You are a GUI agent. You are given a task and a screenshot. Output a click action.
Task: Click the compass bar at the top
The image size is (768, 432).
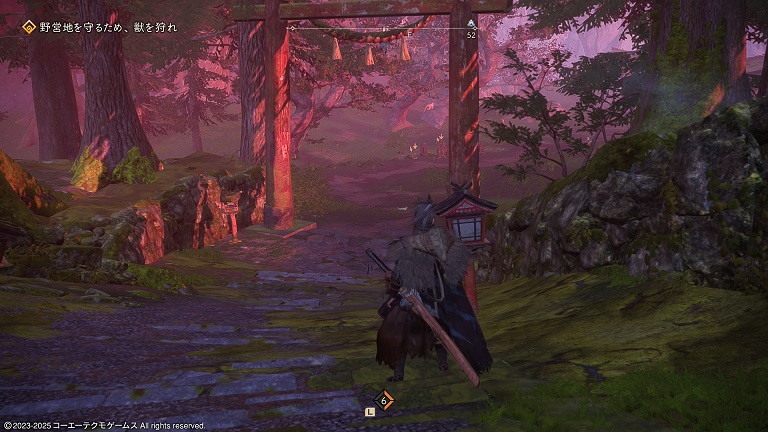pos(383,29)
